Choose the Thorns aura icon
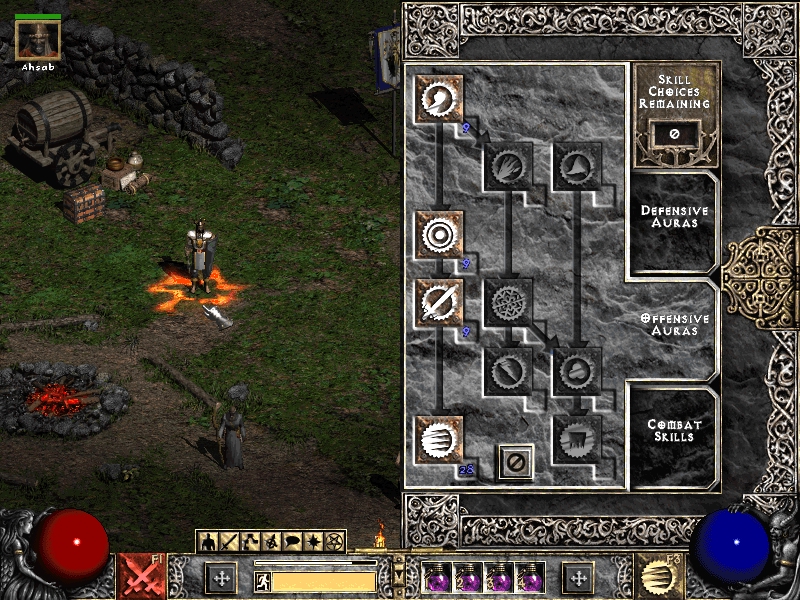The width and height of the screenshot is (800, 600). pyautogui.click(x=577, y=167)
